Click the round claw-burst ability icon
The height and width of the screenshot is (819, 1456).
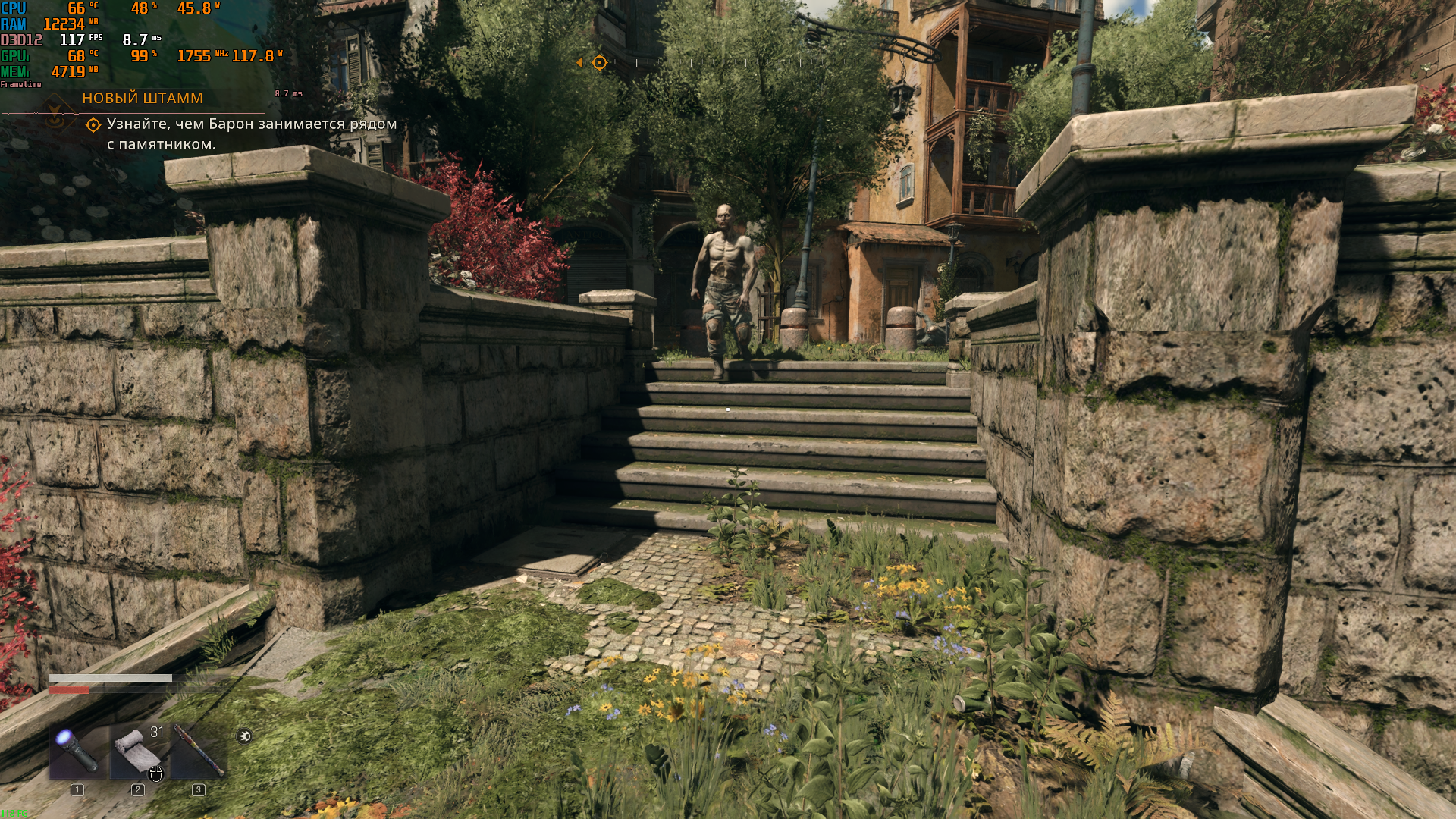click(x=244, y=736)
